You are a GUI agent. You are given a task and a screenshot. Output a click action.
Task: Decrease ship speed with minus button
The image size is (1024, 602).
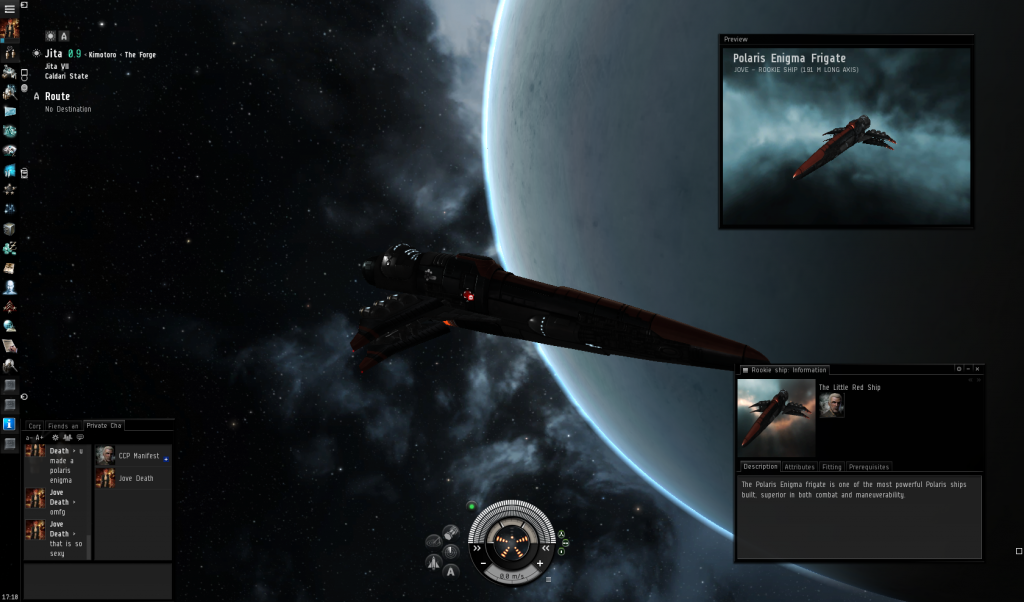(x=484, y=564)
